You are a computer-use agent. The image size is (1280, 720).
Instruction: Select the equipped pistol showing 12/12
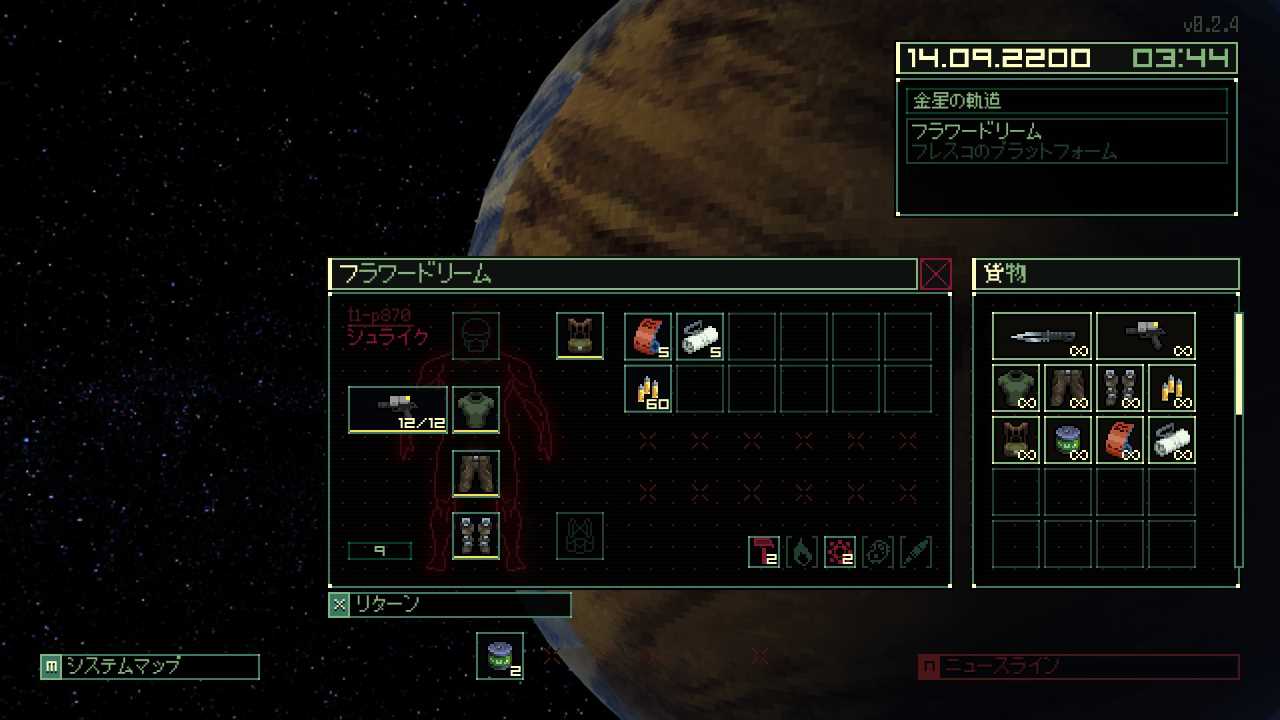[x=398, y=410]
